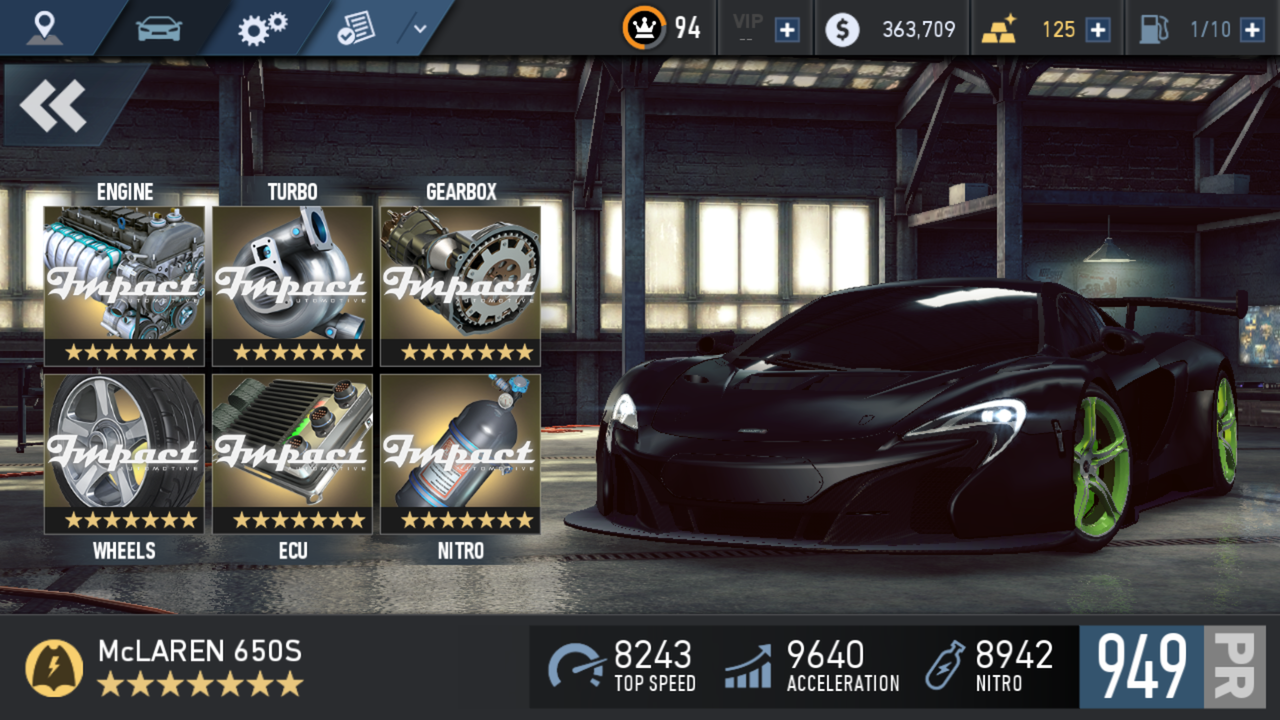
Task: Open the Engine upgrade slot
Action: click(x=125, y=283)
